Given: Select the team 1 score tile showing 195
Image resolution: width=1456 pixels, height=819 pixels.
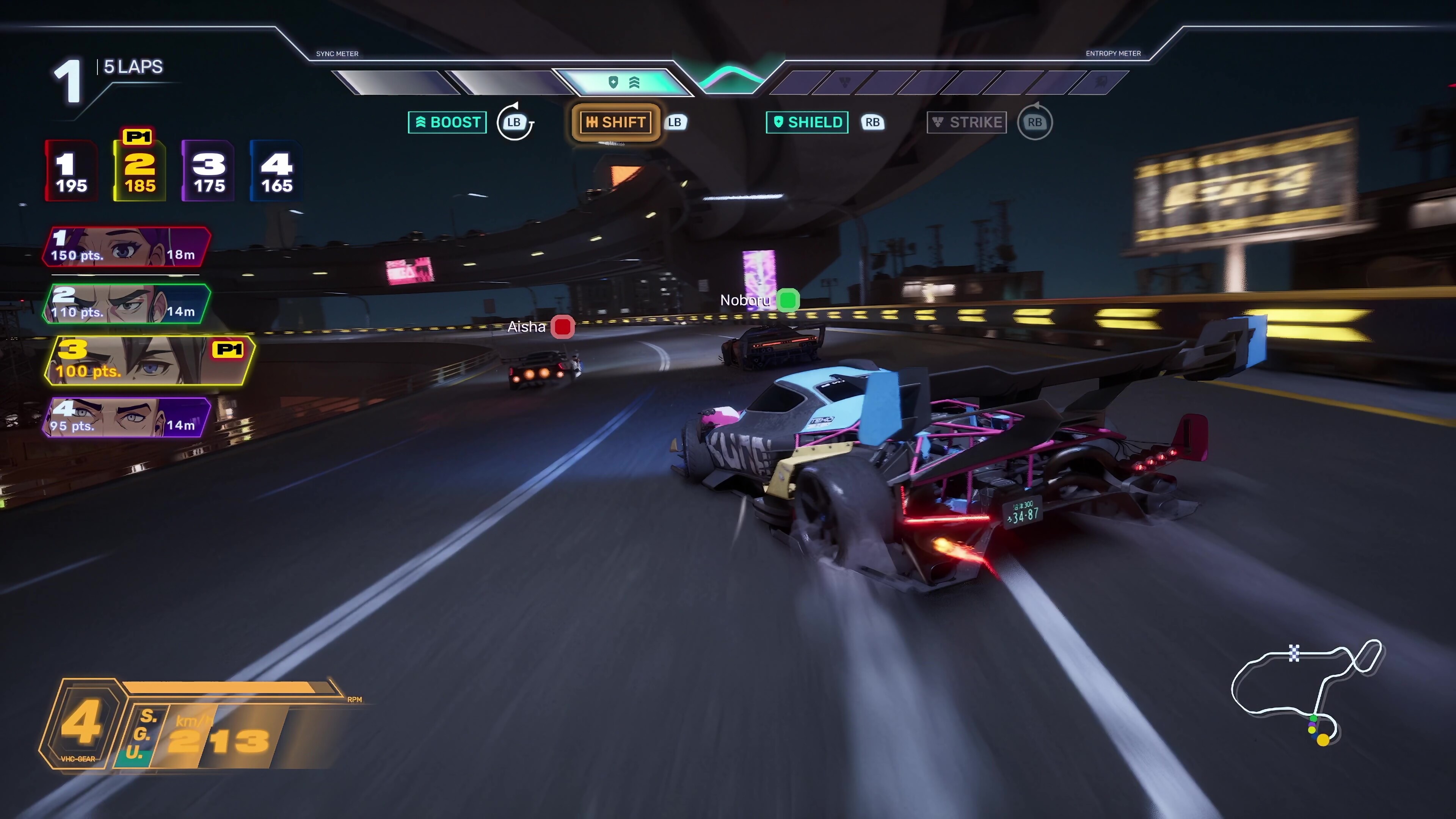Looking at the screenshot, I should click(71, 171).
